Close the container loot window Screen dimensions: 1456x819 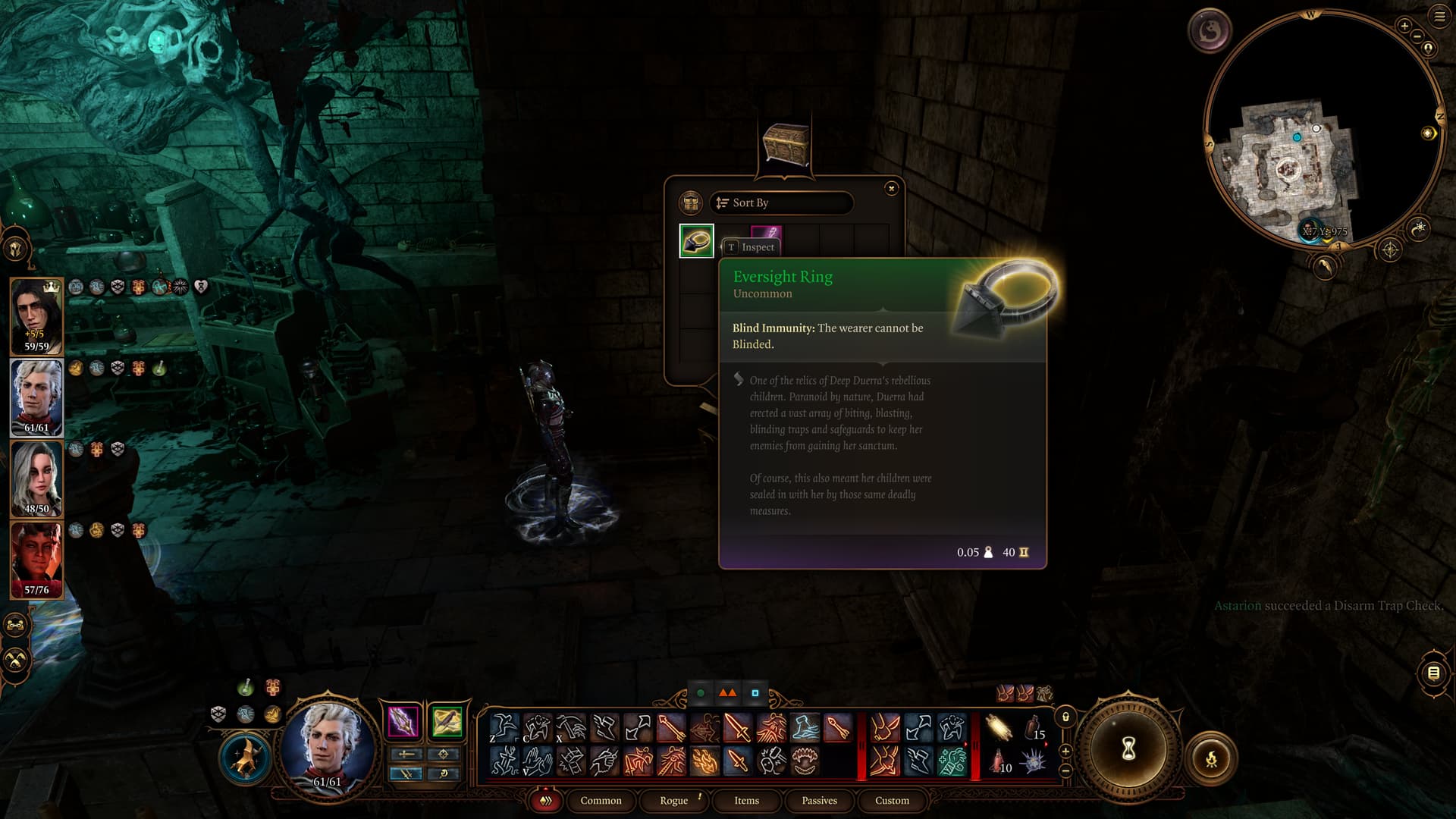tap(891, 188)
